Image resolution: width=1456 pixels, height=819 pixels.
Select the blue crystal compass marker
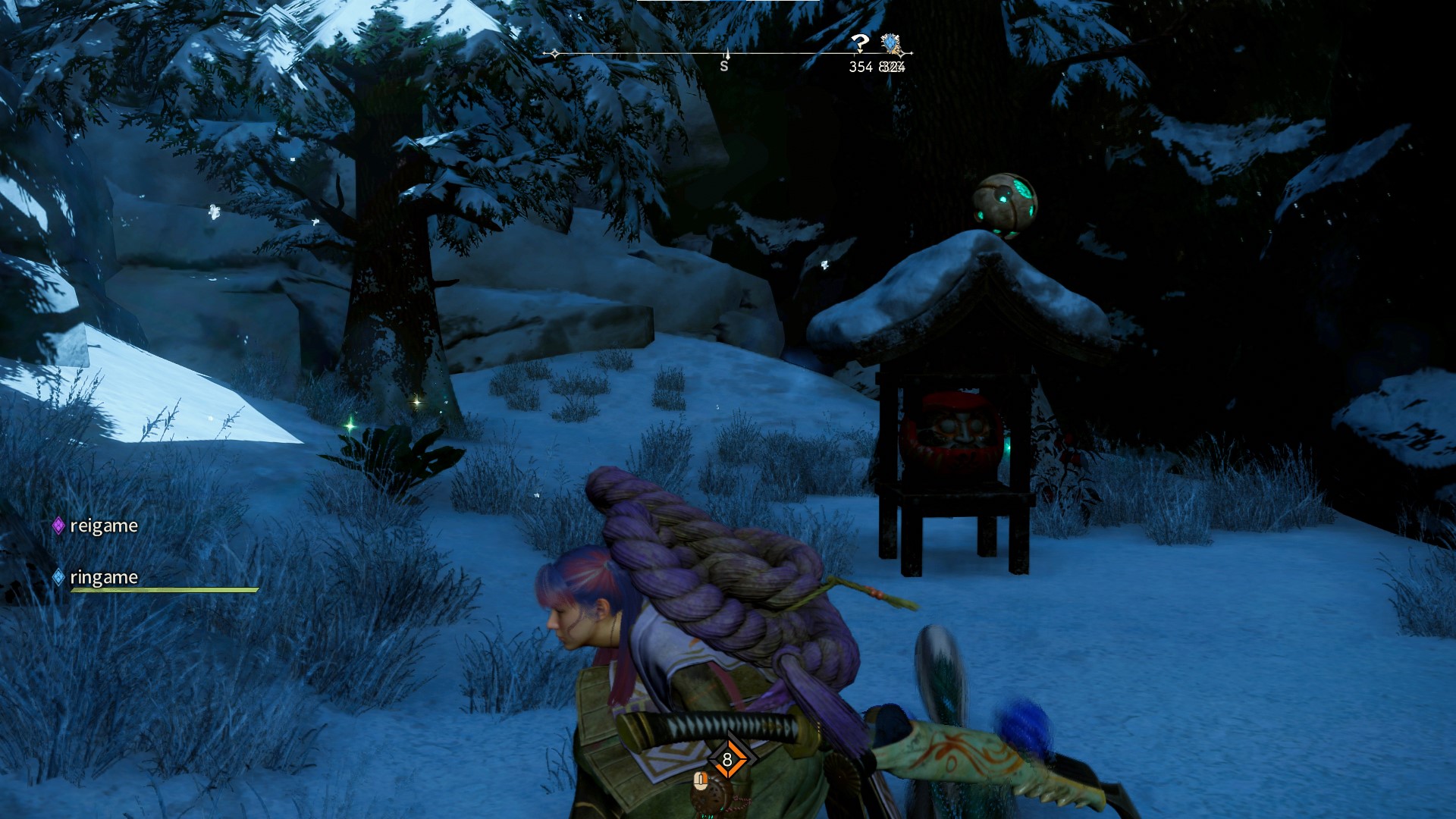(x=891, y=43)
